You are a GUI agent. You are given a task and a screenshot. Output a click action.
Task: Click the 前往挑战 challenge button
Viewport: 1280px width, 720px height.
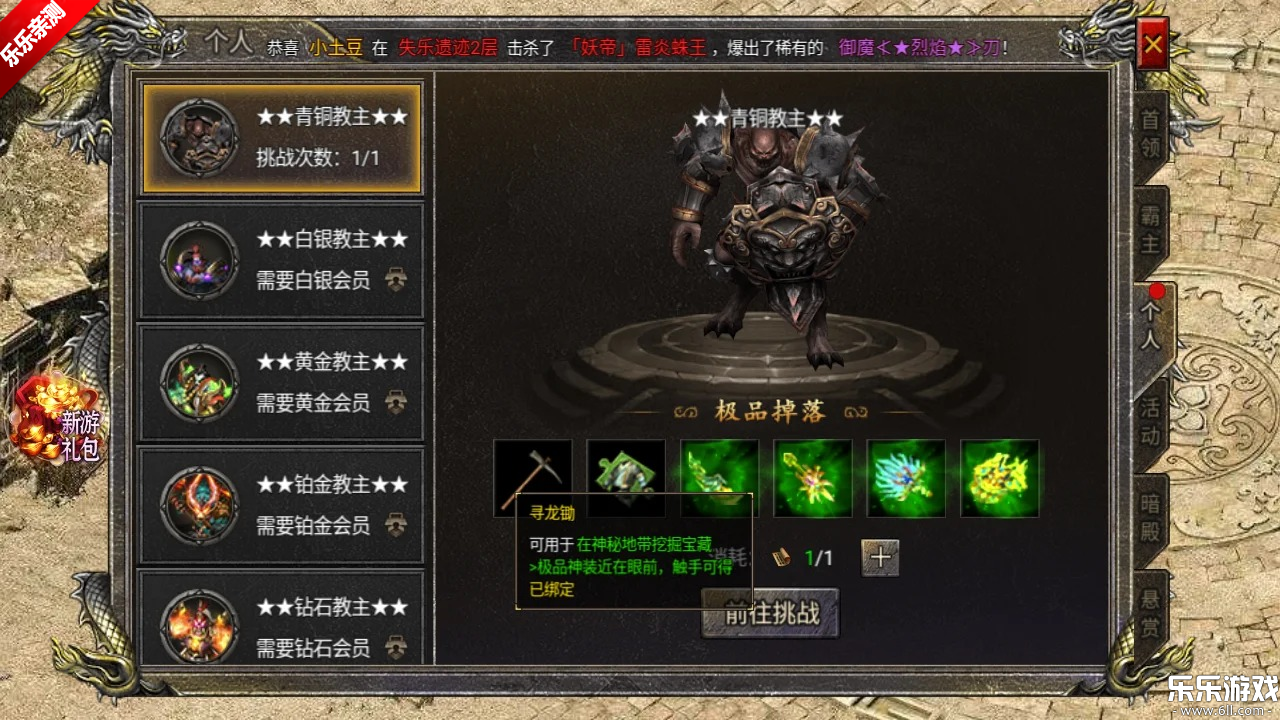point(769,615)
